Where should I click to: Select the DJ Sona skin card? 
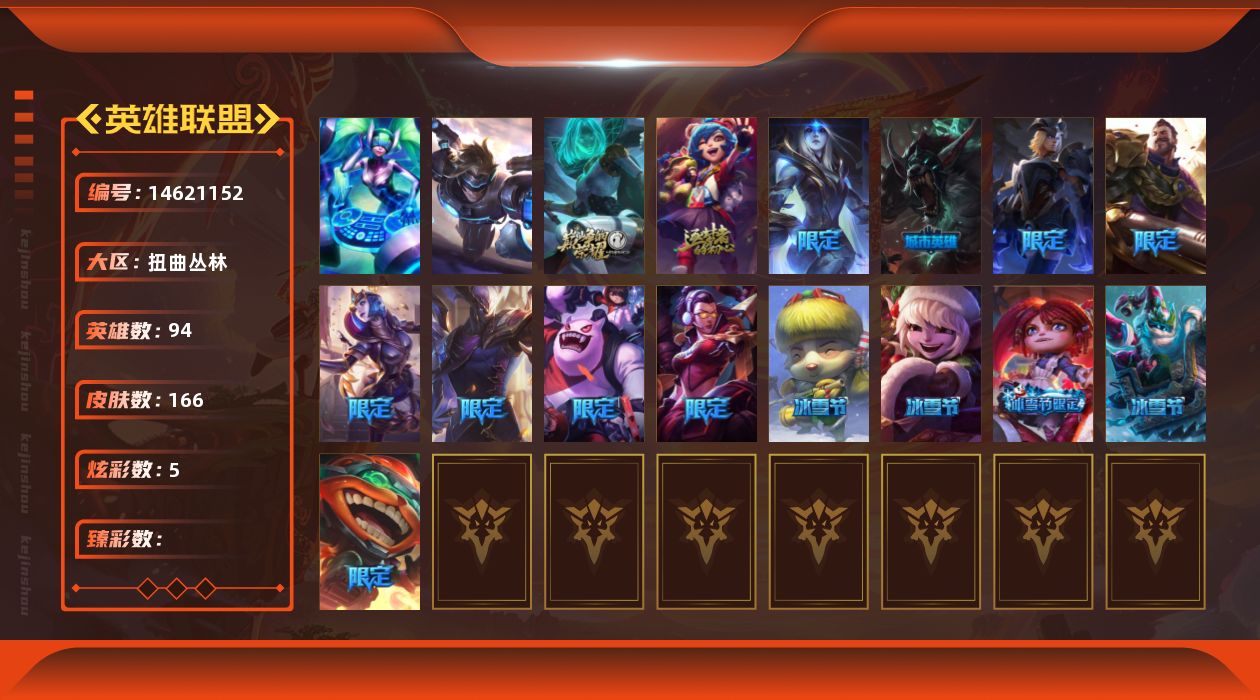[369, 196]
